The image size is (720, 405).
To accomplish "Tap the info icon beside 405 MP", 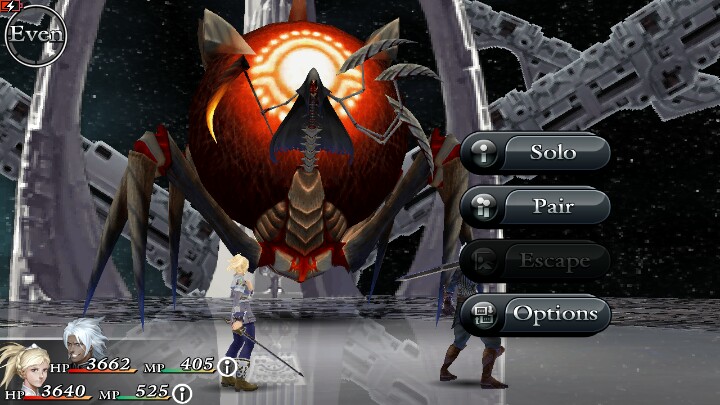I will point(228,366).
